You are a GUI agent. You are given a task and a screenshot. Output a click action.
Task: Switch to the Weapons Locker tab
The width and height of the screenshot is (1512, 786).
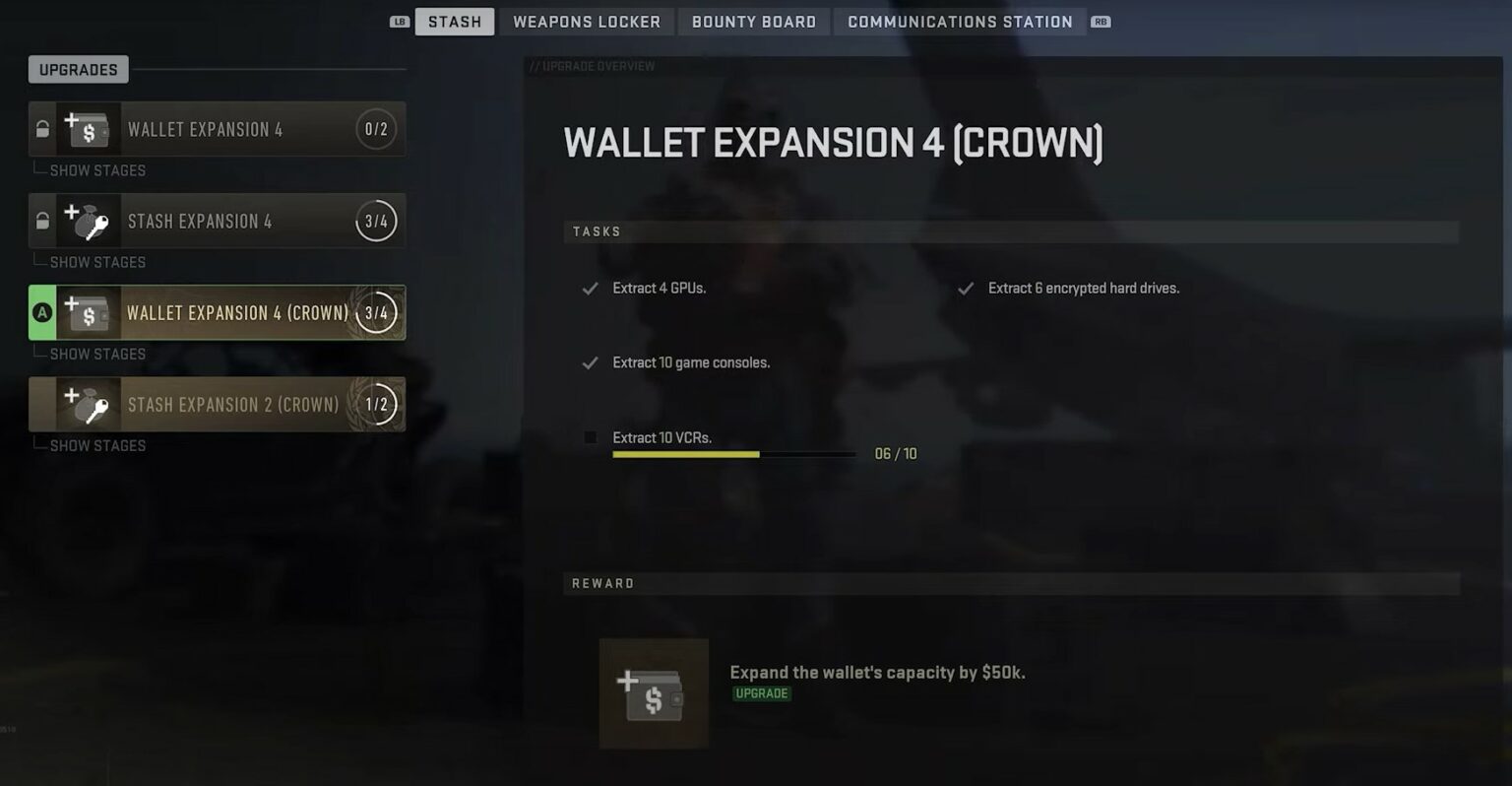pyautogui.click(x=586, y=21)
